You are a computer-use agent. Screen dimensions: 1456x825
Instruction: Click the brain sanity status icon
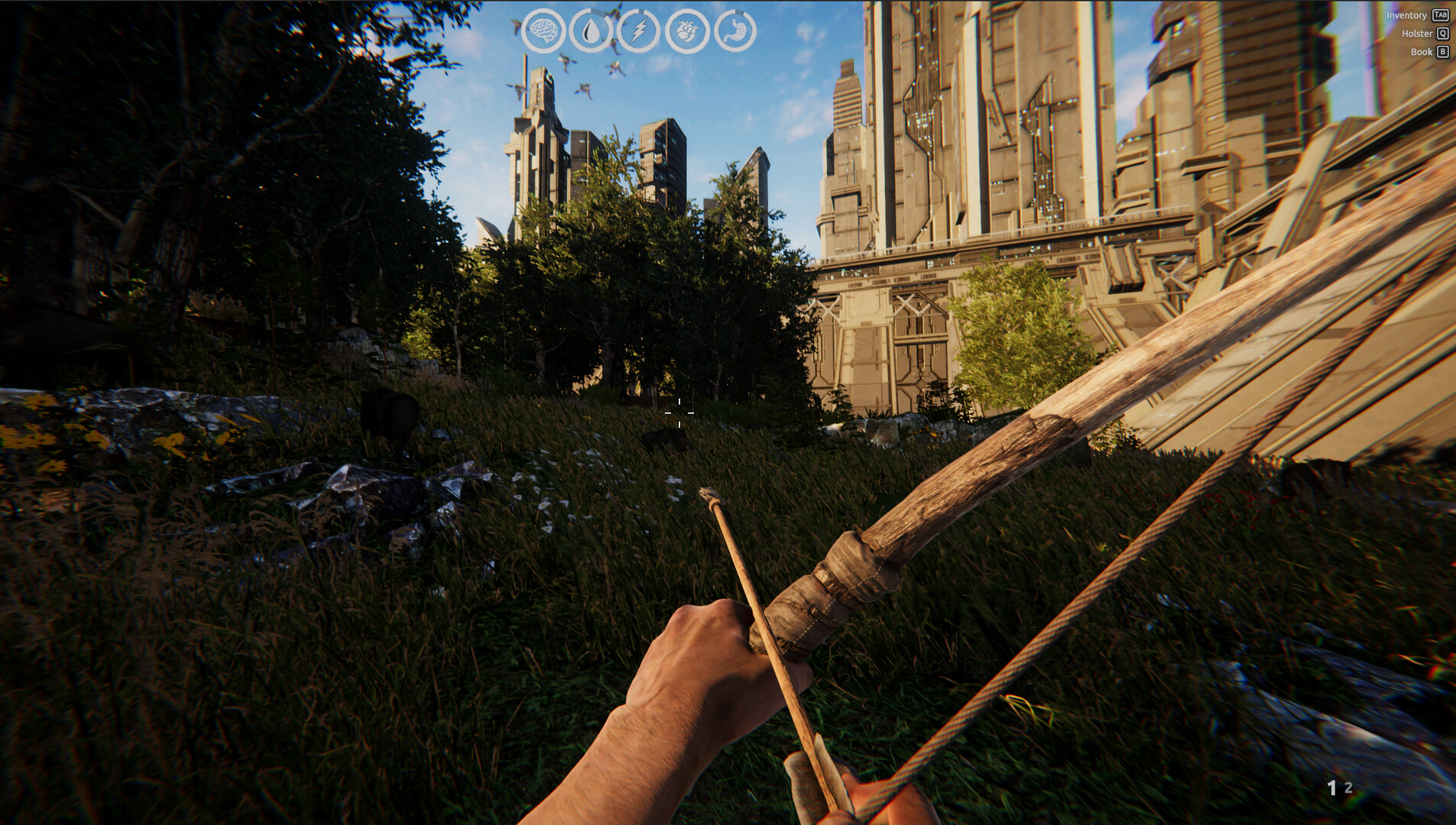point(543,31)
